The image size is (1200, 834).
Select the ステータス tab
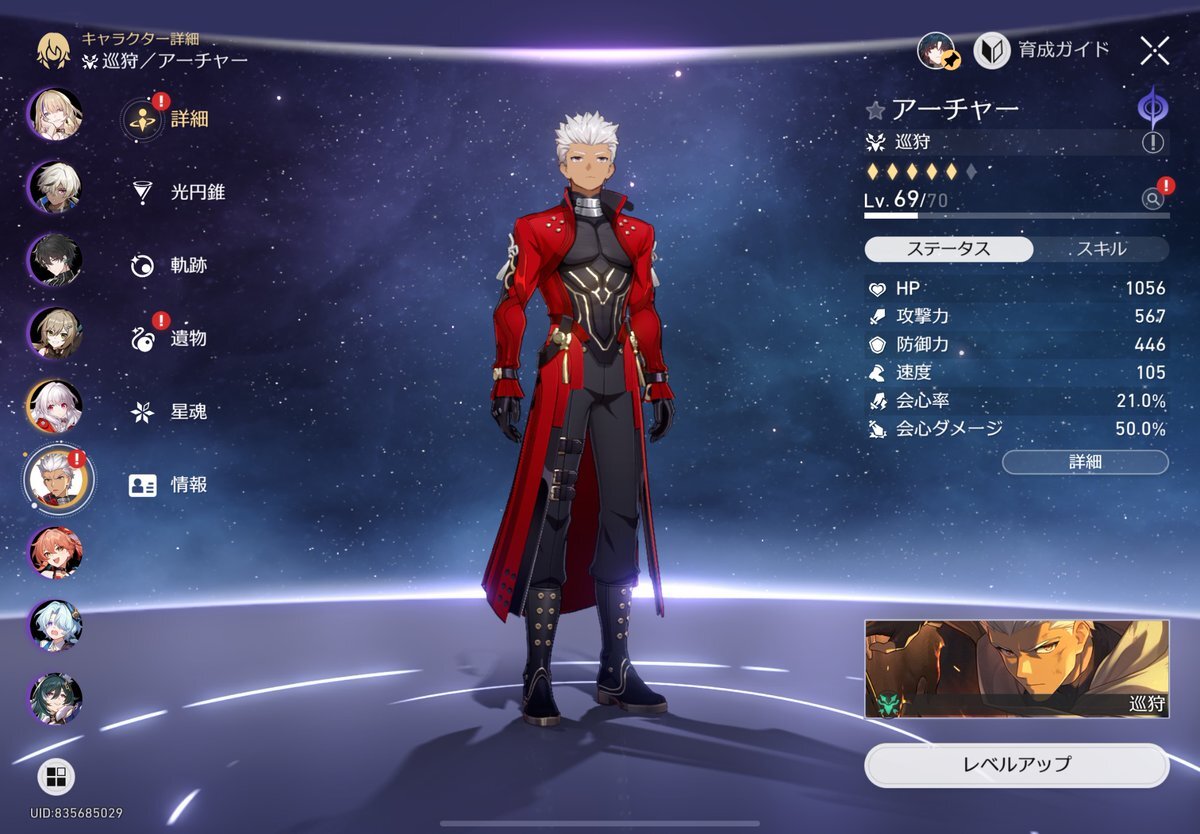[x=948, y=249]
